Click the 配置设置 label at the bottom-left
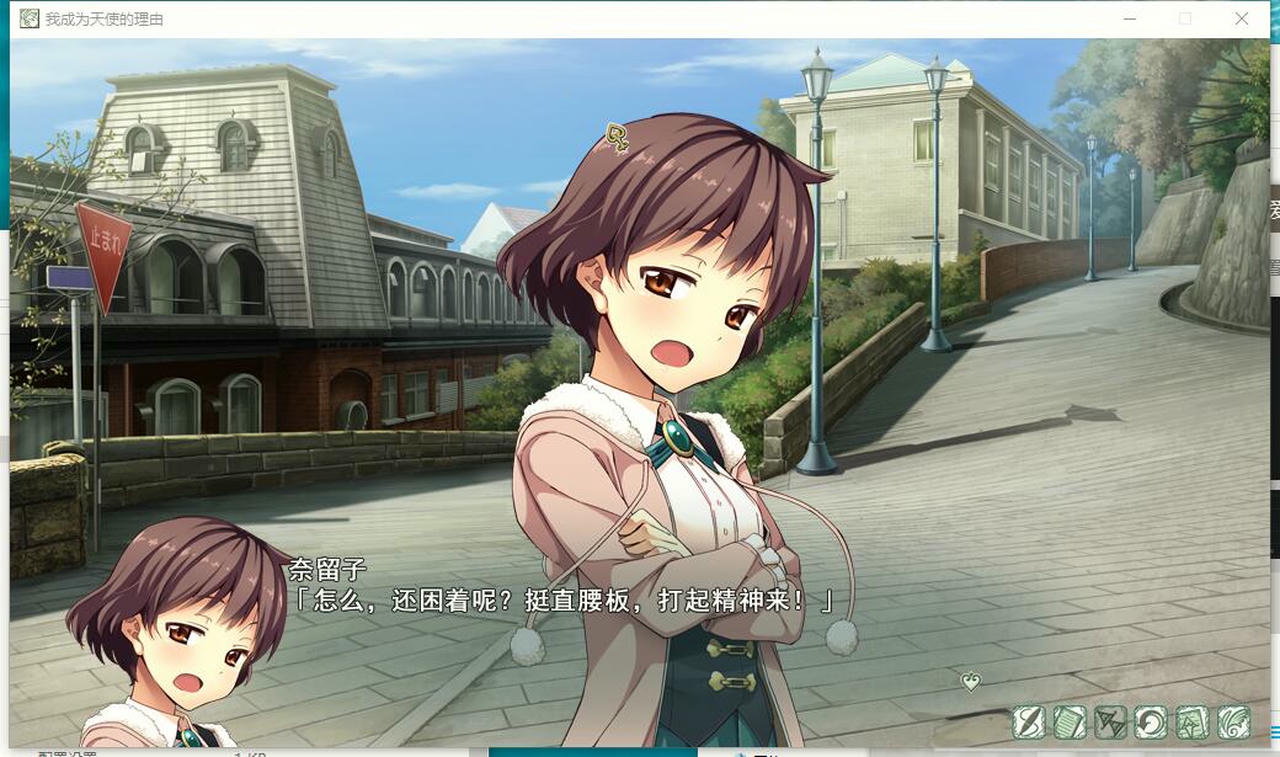Screen dimensions: 1280x757 pos(64,752)
